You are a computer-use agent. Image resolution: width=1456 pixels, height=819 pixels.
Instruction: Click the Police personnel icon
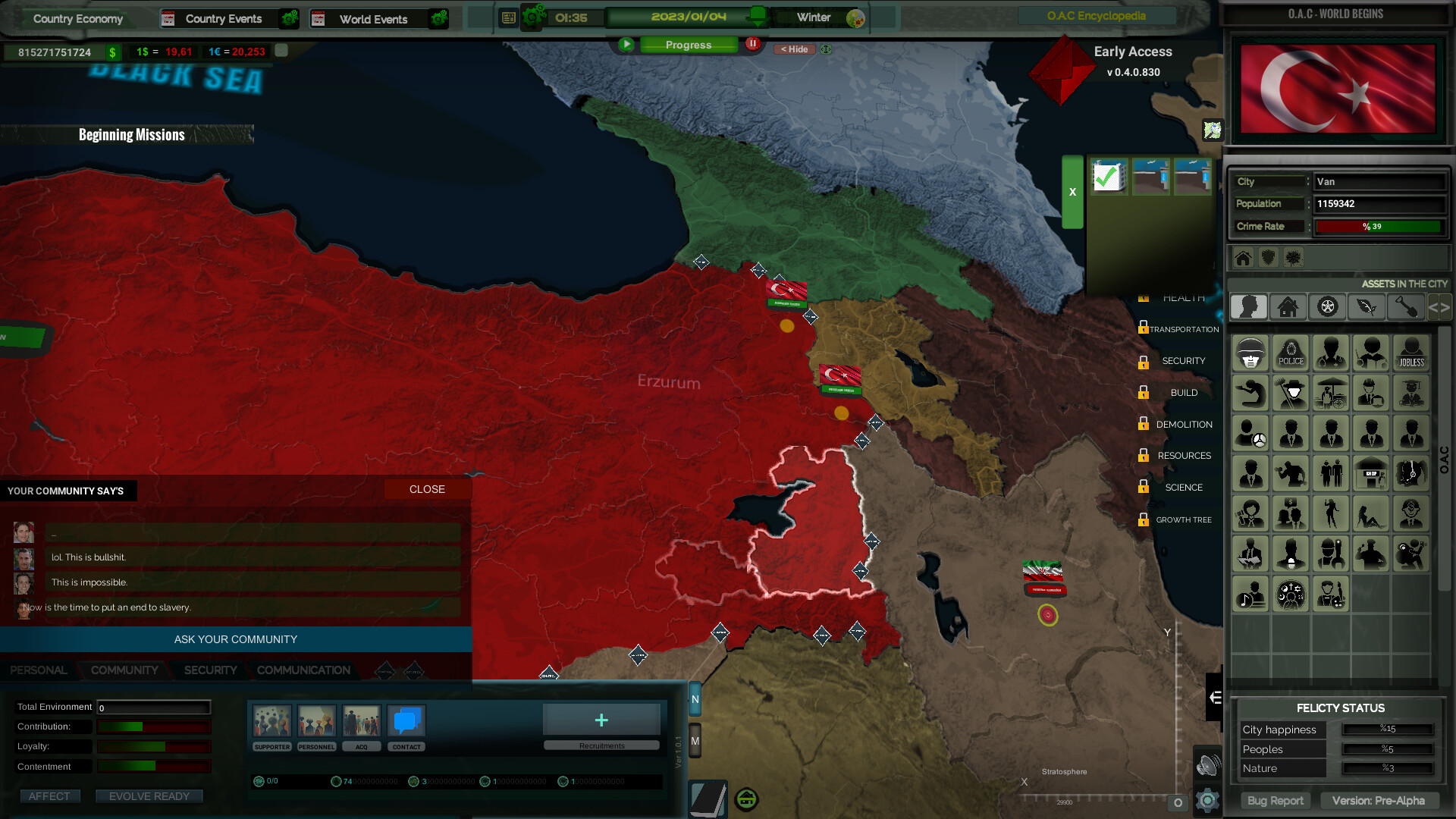[x=1291, y=354]
